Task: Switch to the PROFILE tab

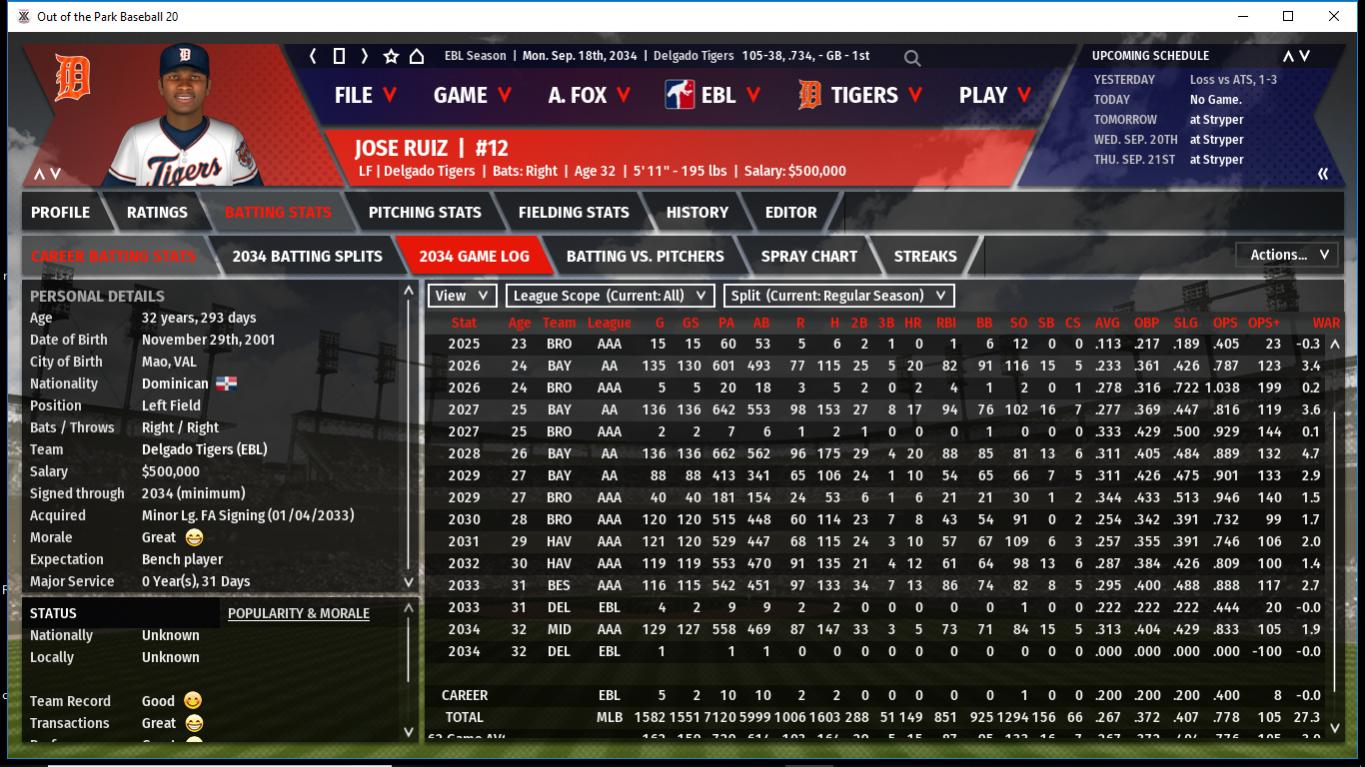Action: pos(60,212)
